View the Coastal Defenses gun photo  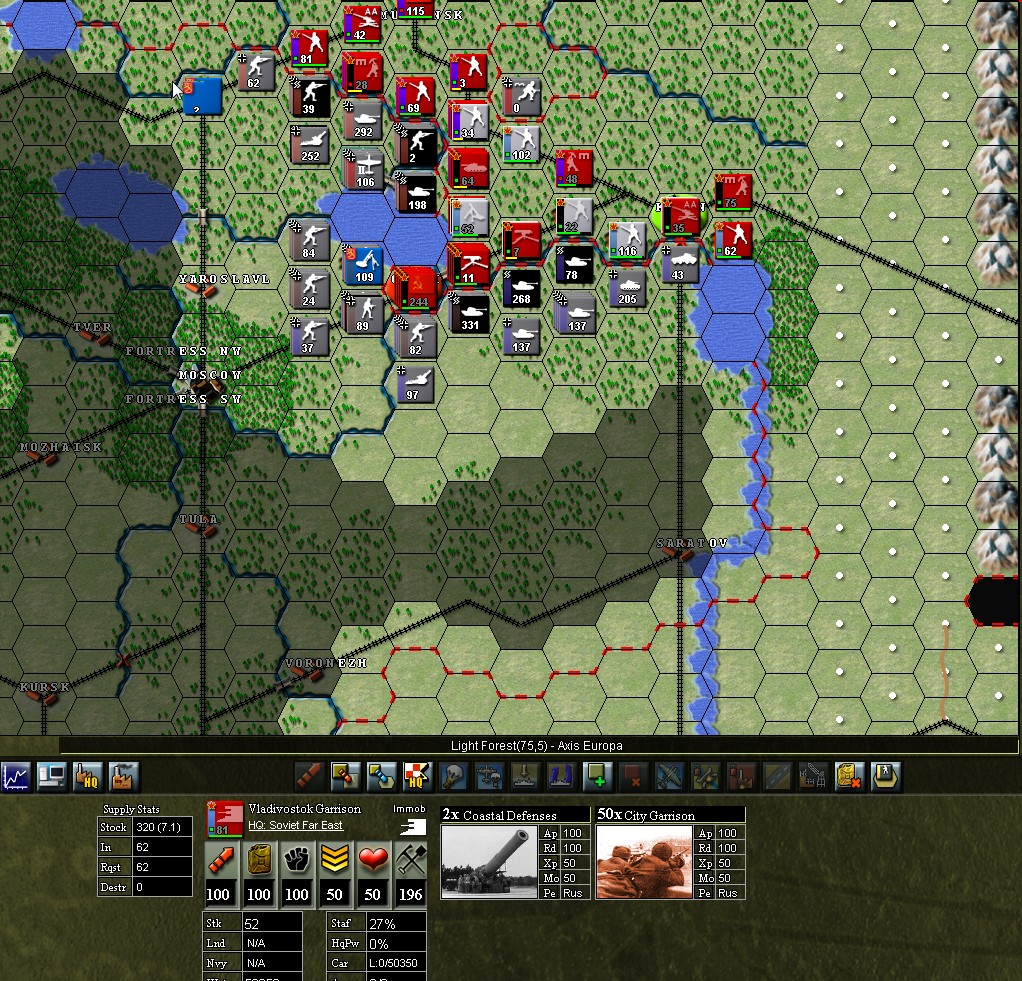tap(488, 862)
